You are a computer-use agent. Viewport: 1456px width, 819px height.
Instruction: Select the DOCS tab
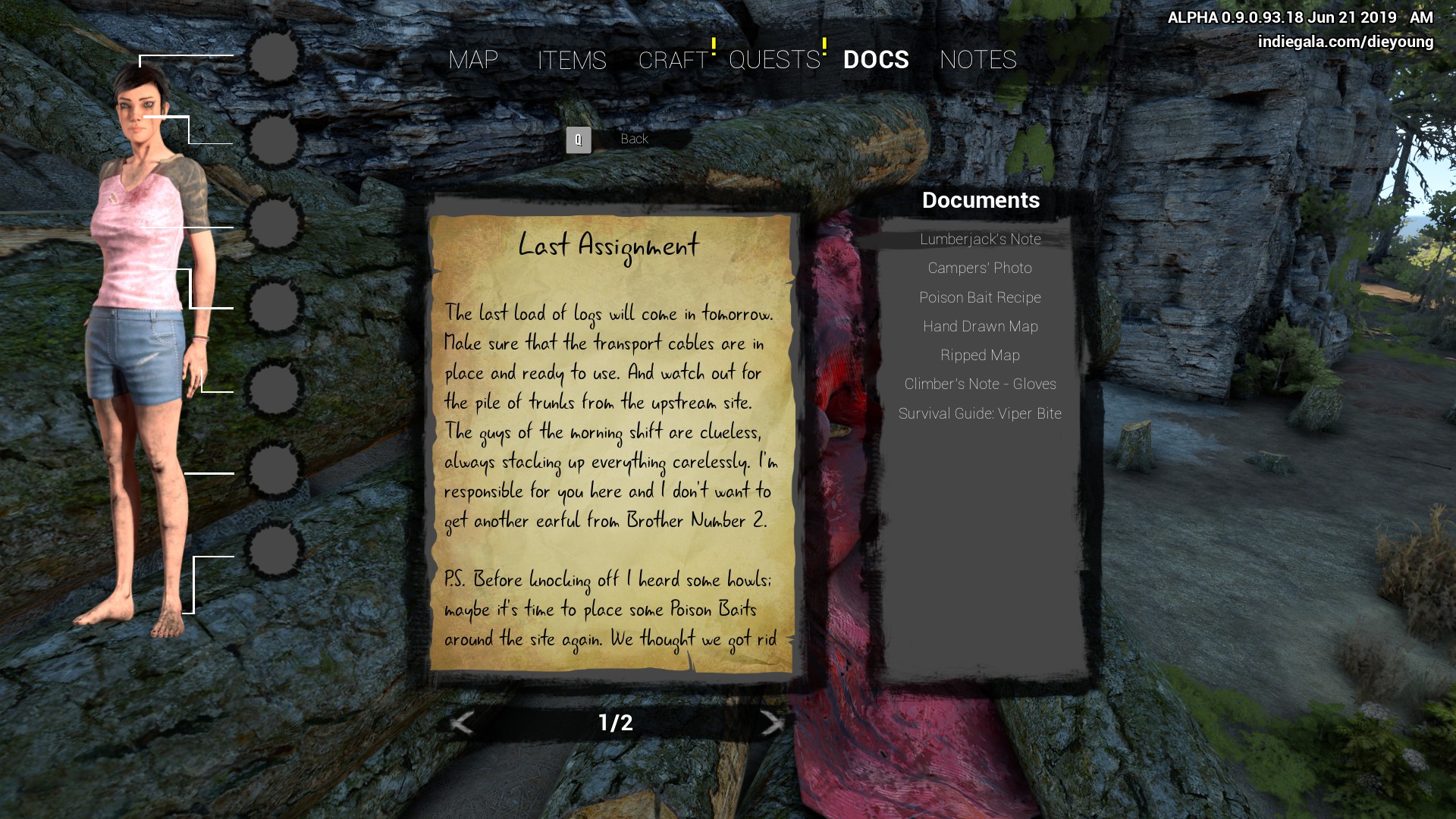876,60
